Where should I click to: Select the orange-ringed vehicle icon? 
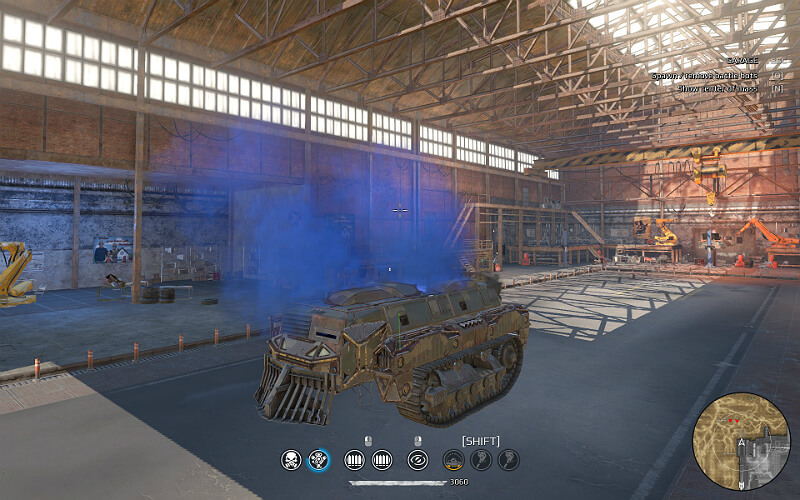(x=454, y=460)
